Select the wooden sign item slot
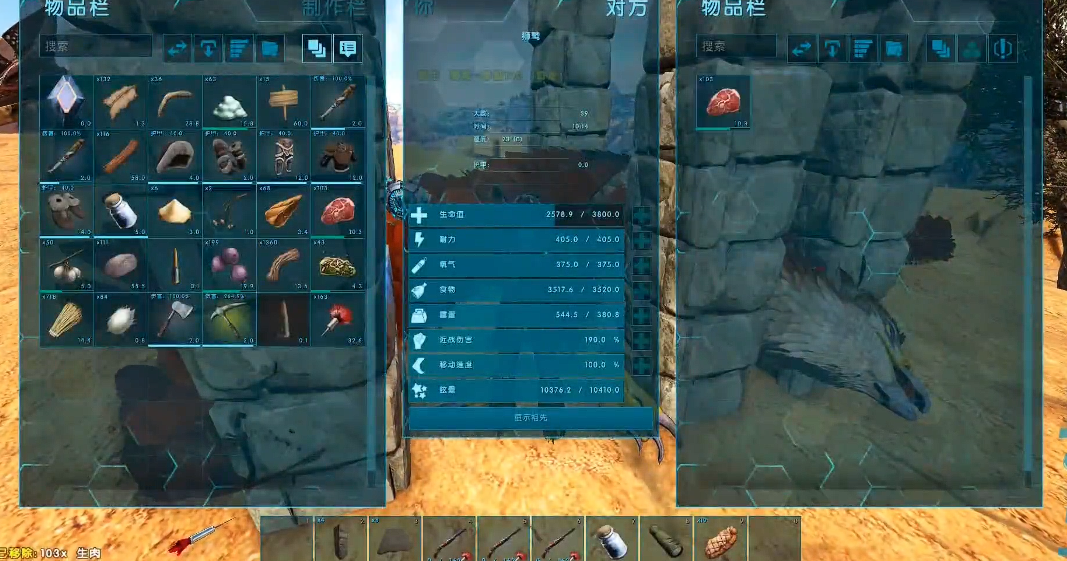Viewport: 1067px width, 561px height. coord(283,101)
